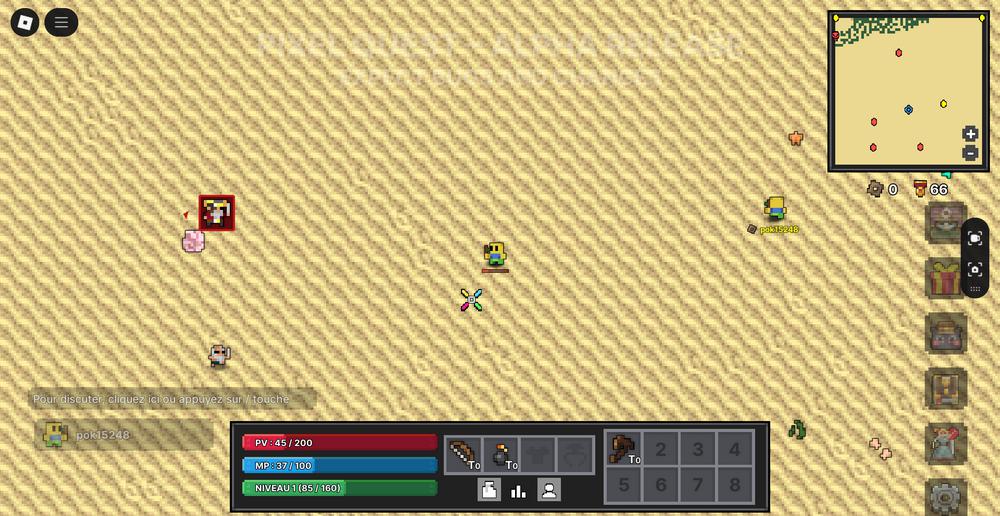This screenshot has height=516, width=1000.
Task: Zoom in the minimap with the plus button
Action: tap(970, 134)
